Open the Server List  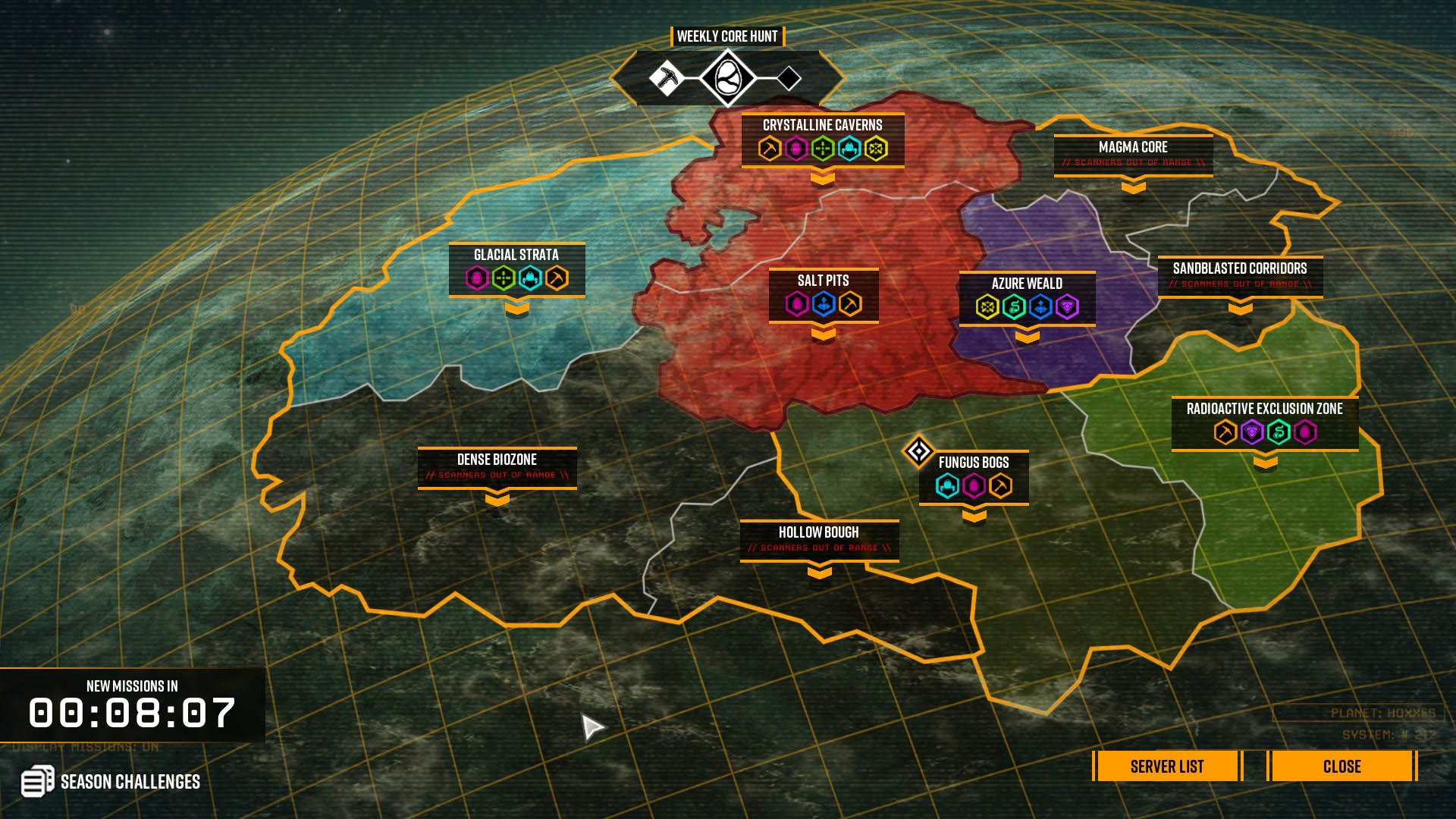coord(1166,766)
